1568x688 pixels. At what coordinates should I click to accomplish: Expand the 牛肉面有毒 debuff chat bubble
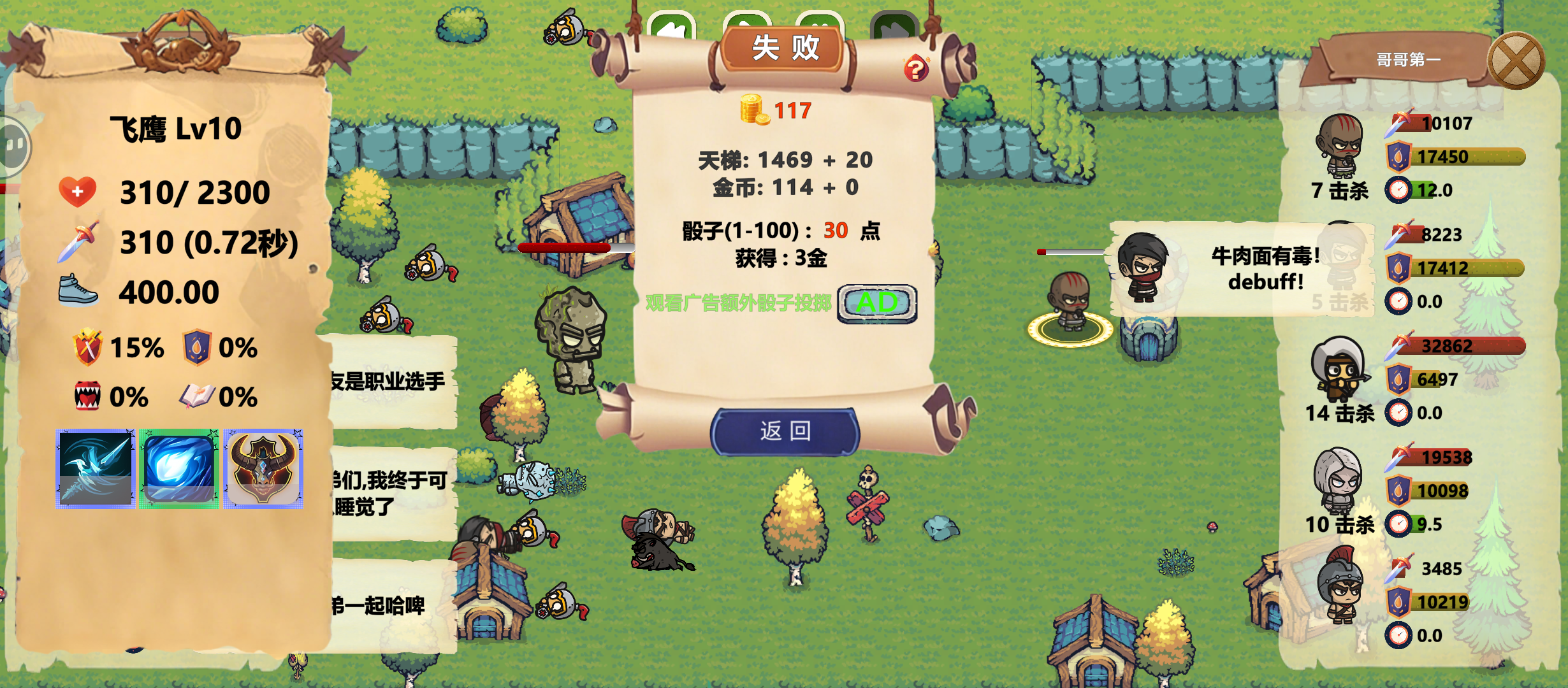point(1262,268)
